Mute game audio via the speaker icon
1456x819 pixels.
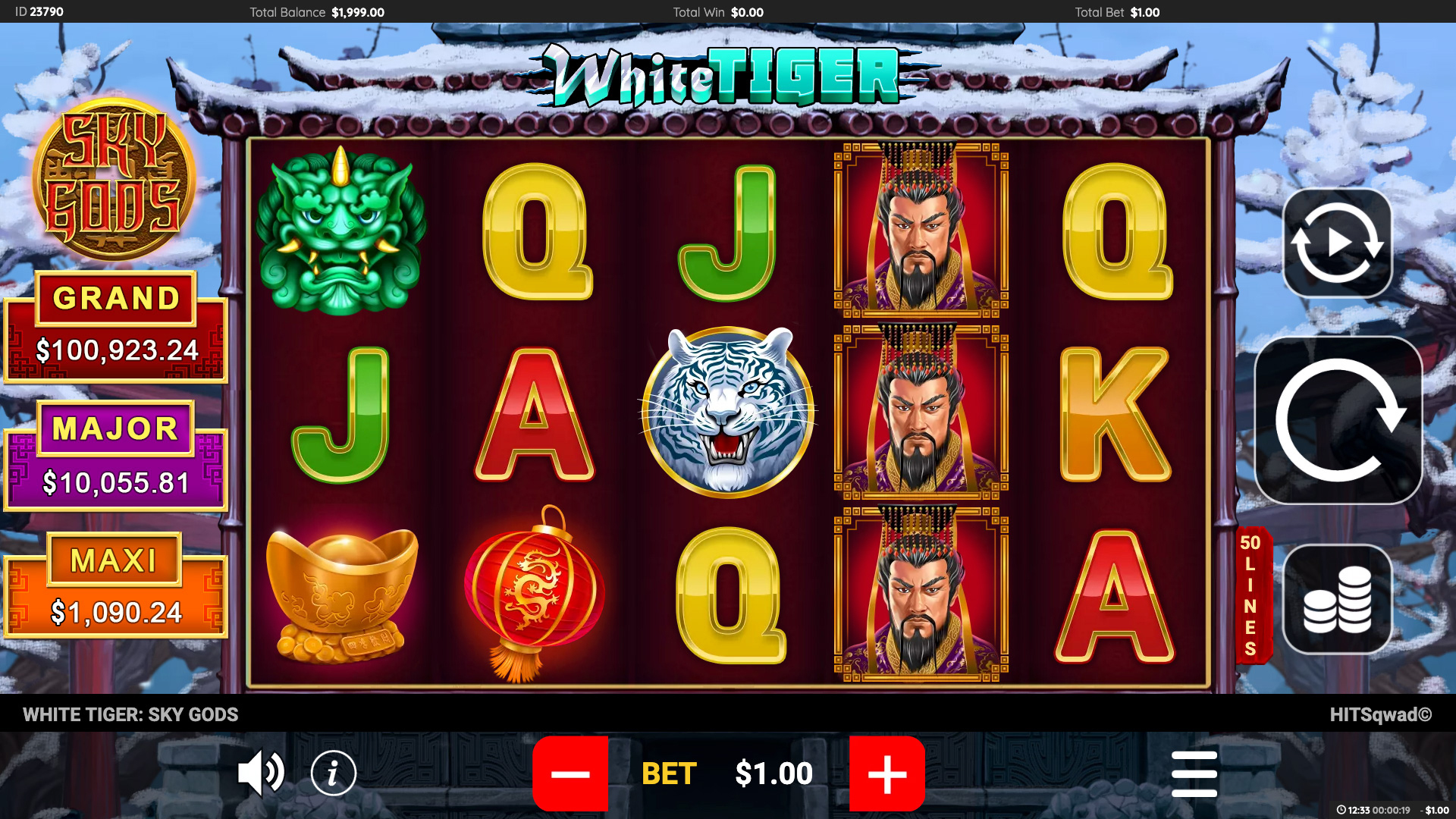coord(260,773)
